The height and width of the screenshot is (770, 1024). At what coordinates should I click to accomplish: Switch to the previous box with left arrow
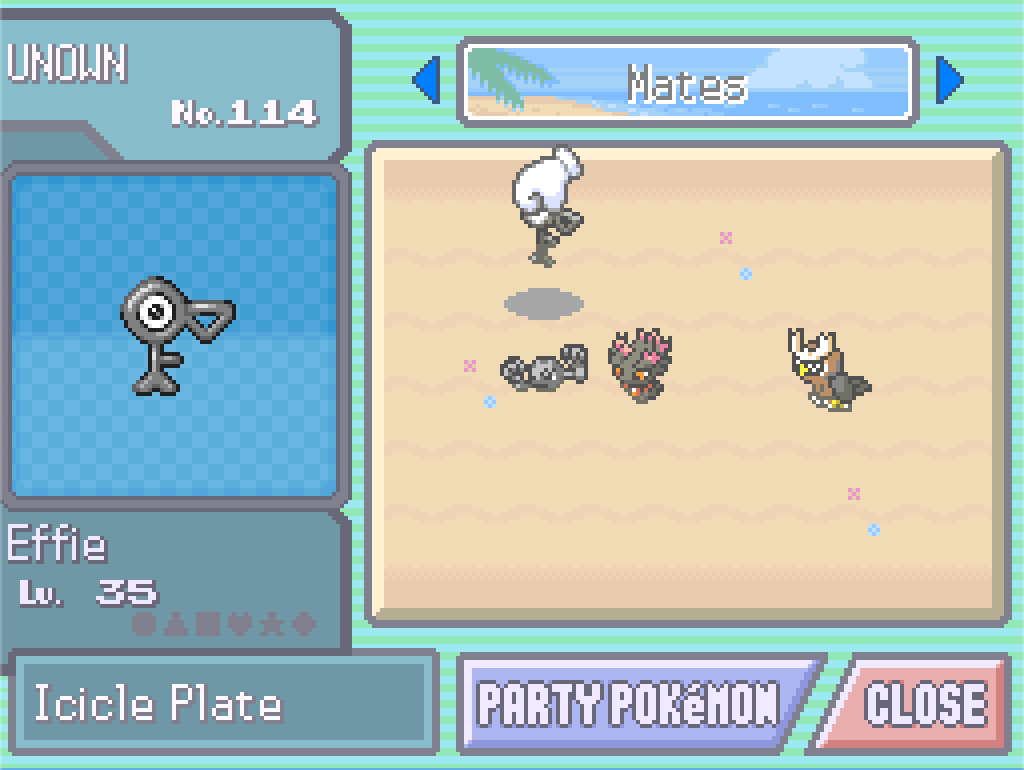(427, 81)
